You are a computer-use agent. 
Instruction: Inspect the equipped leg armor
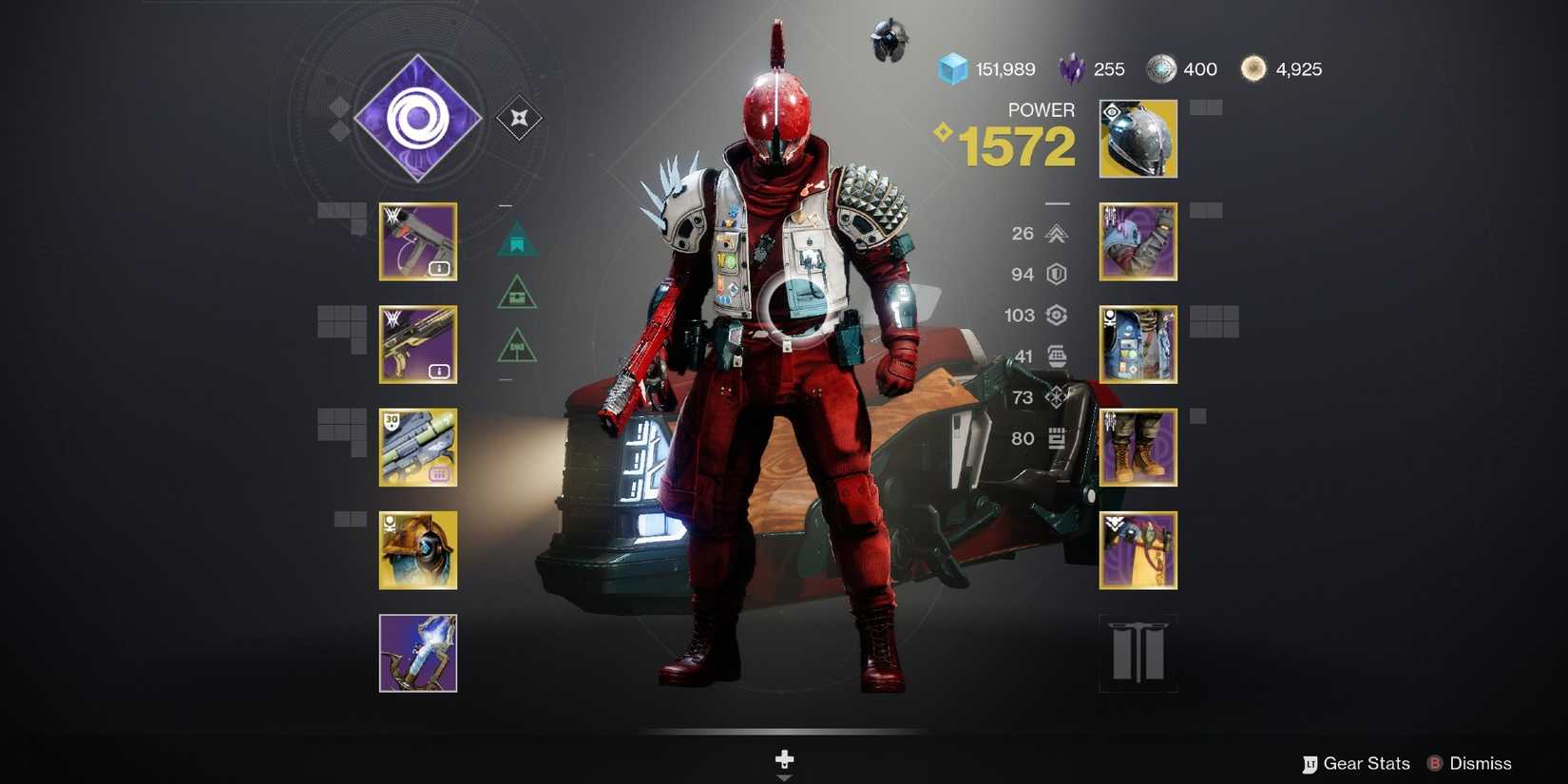click(1138, 447)
